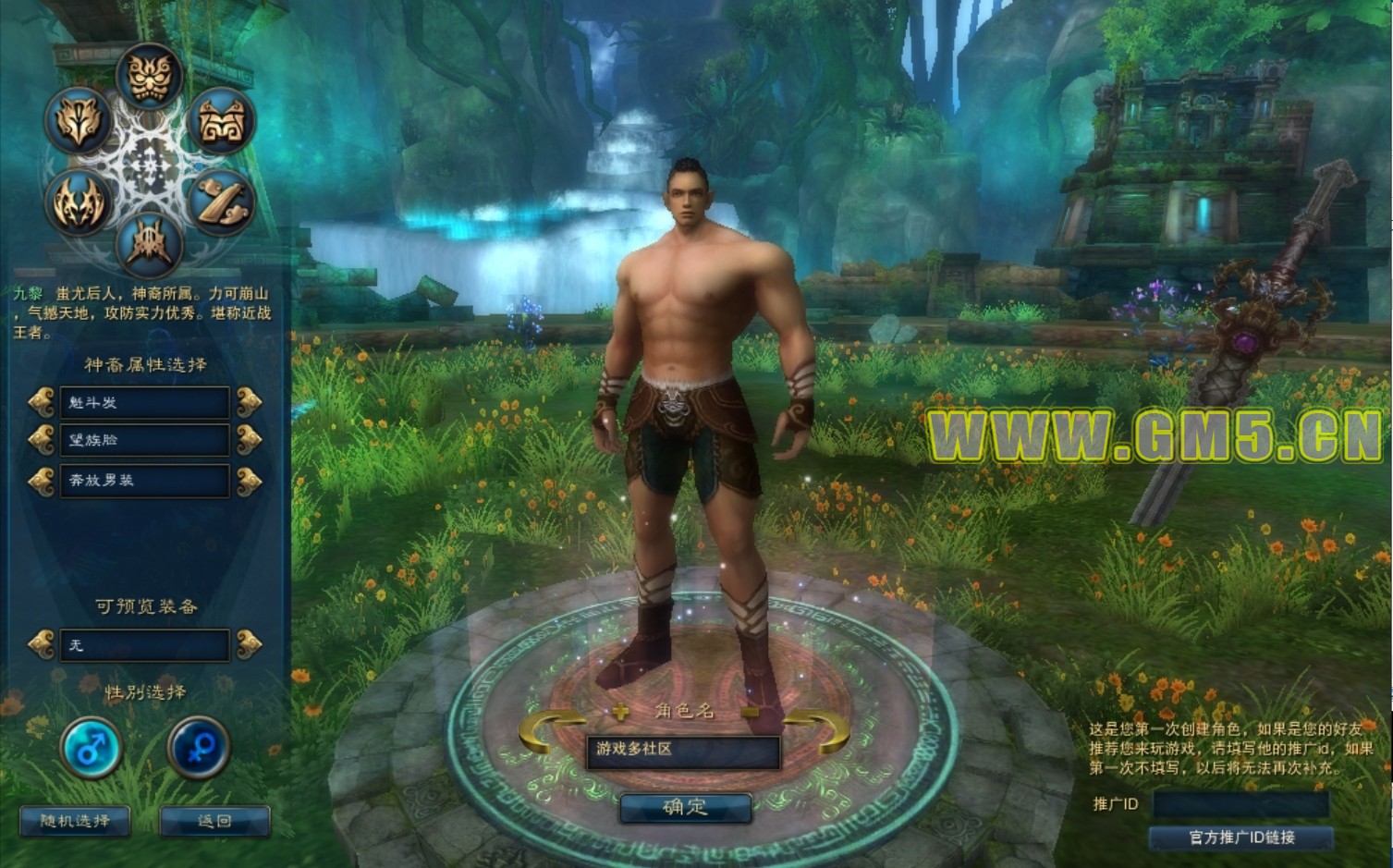Choose the male gender symbol

pyautogui.click(x=91, y=747)
